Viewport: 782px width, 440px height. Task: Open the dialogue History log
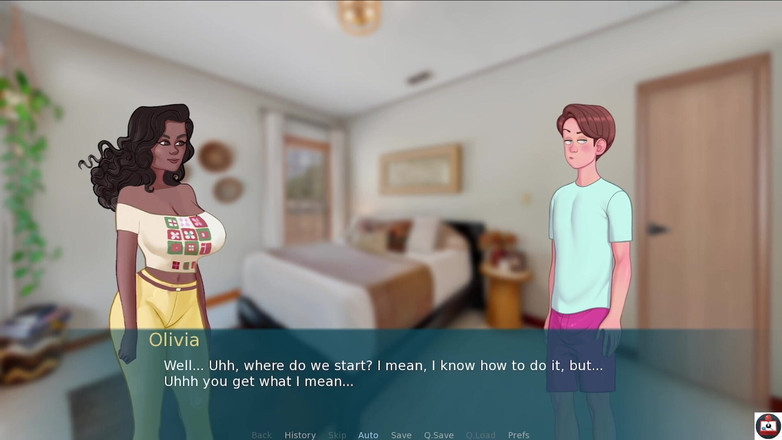click(x=300, y=435)
